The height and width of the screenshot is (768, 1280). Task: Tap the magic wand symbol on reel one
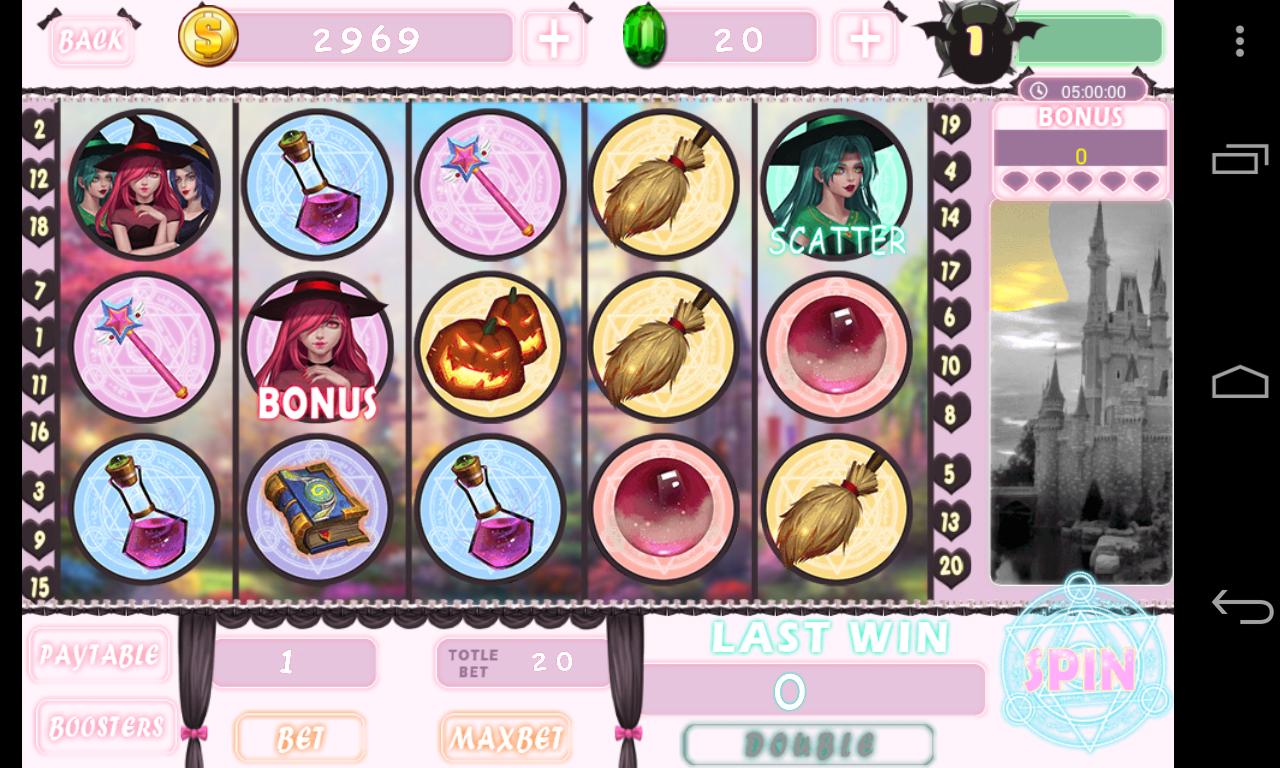(x=145, y=347)
